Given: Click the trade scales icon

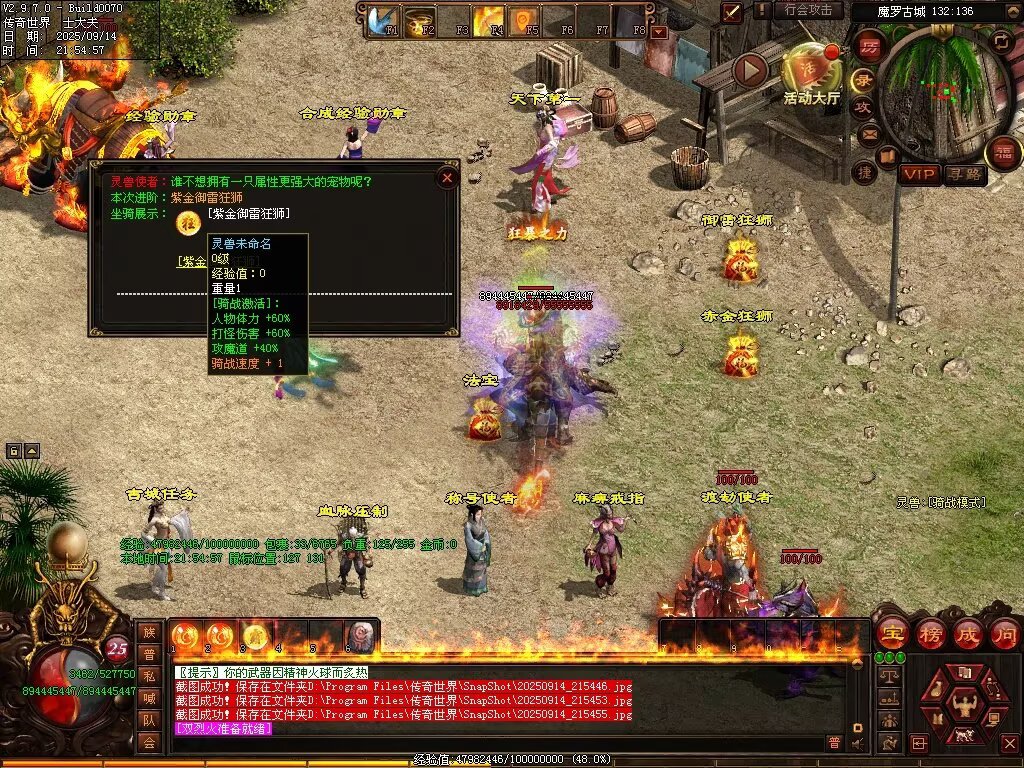Looking at the screenshot, I should (x=887, y=676).
